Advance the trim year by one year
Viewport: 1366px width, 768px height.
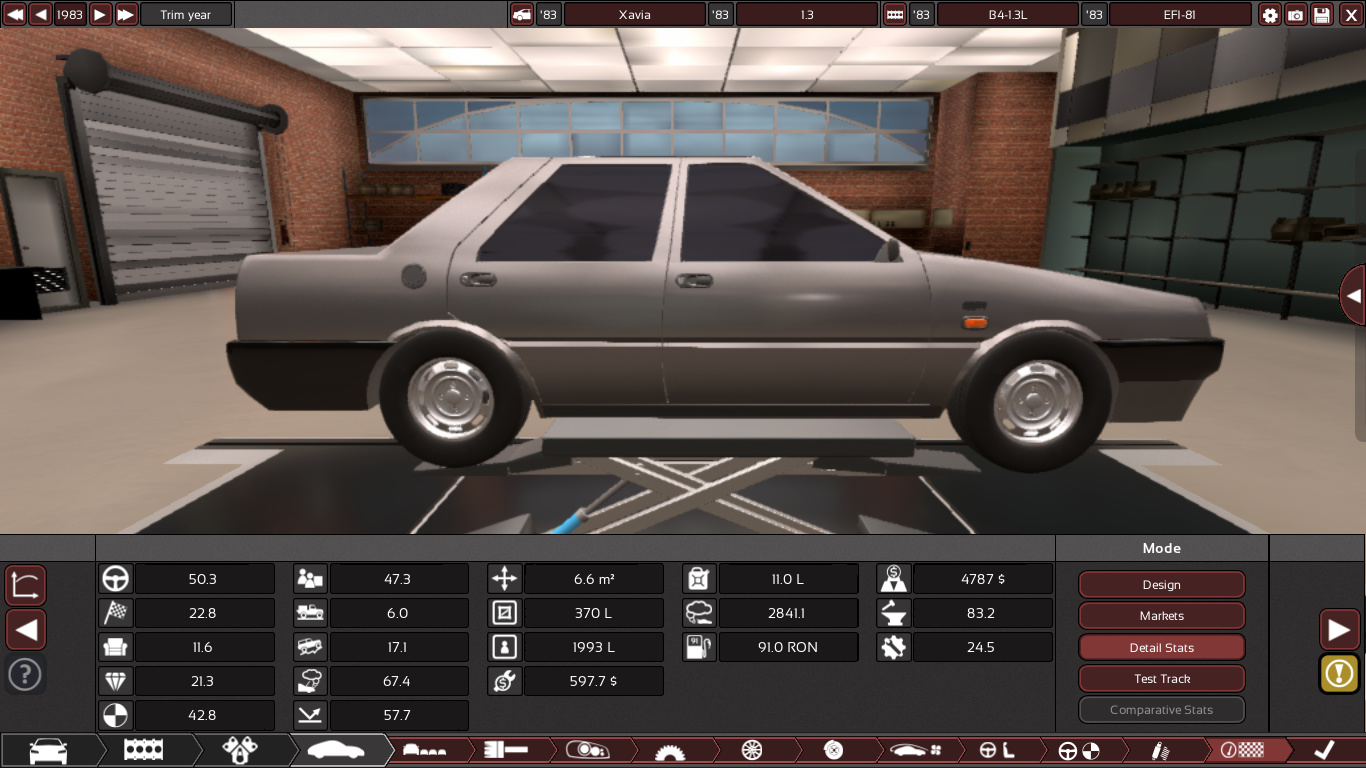tap(100, 15)
